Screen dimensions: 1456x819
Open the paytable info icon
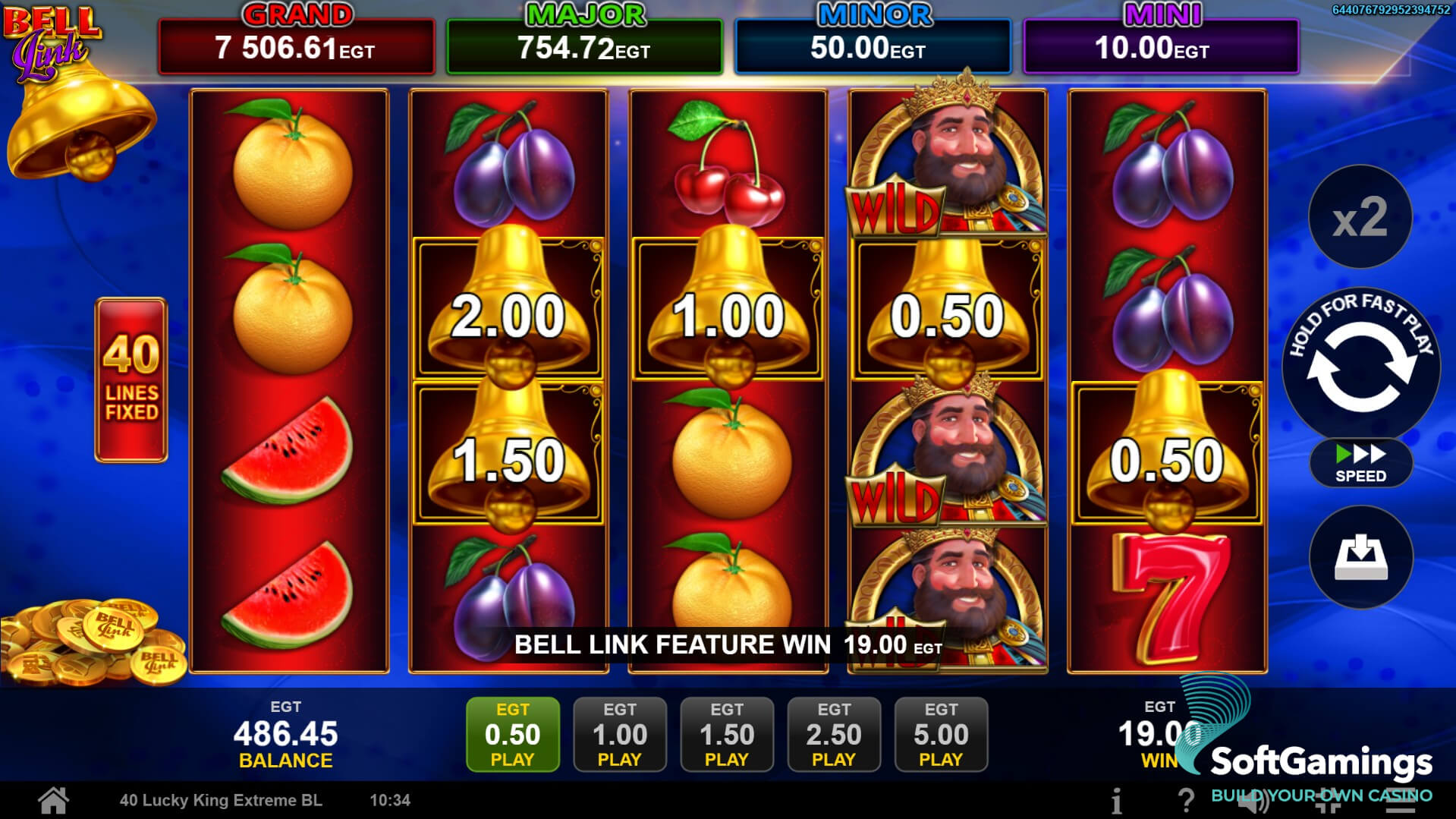pos(1116,801)
